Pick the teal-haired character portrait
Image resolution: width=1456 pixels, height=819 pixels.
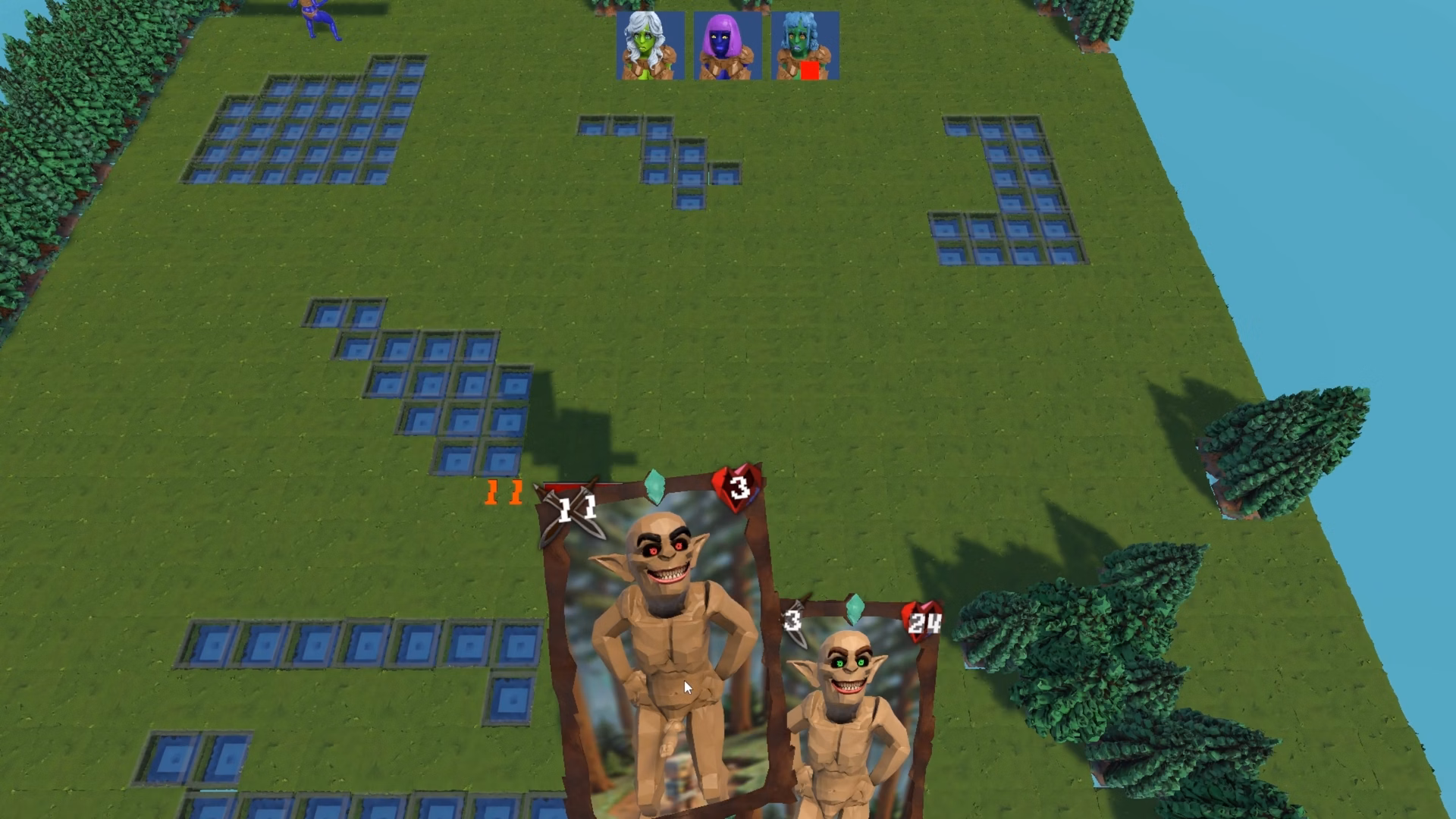click(805, 45)
